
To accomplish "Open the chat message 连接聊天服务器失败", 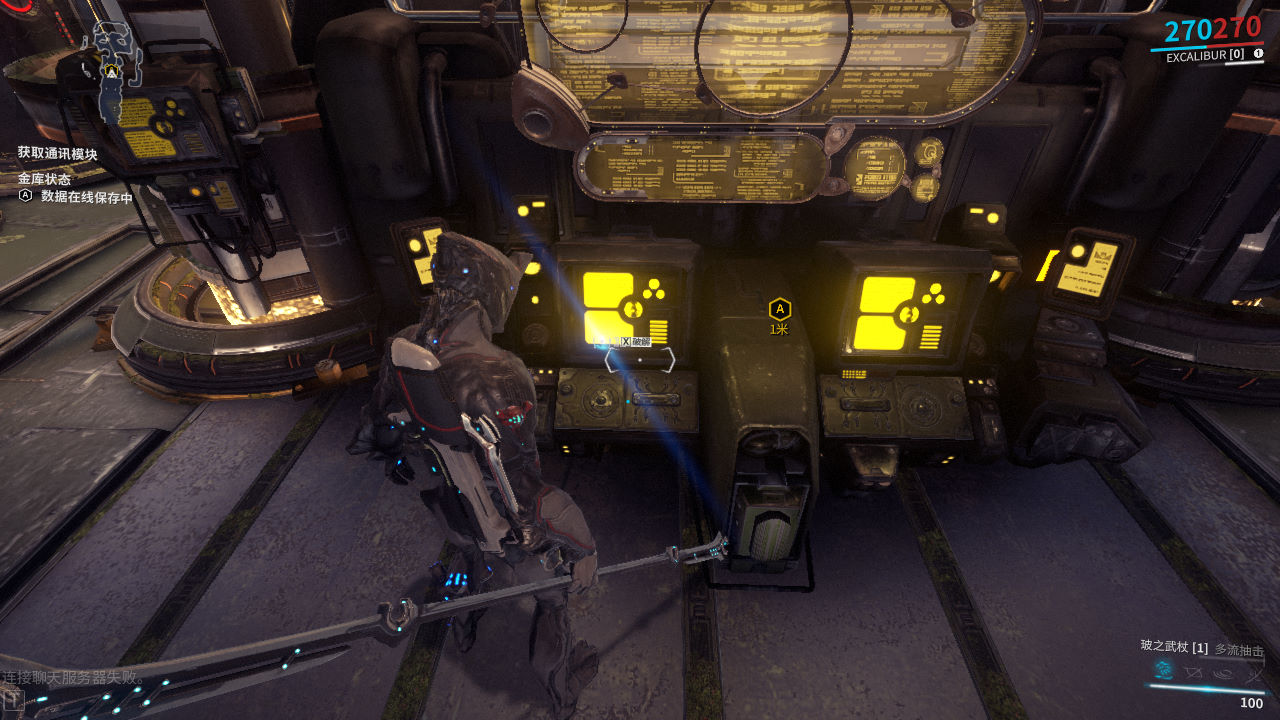I will click(x=74, y=678).
